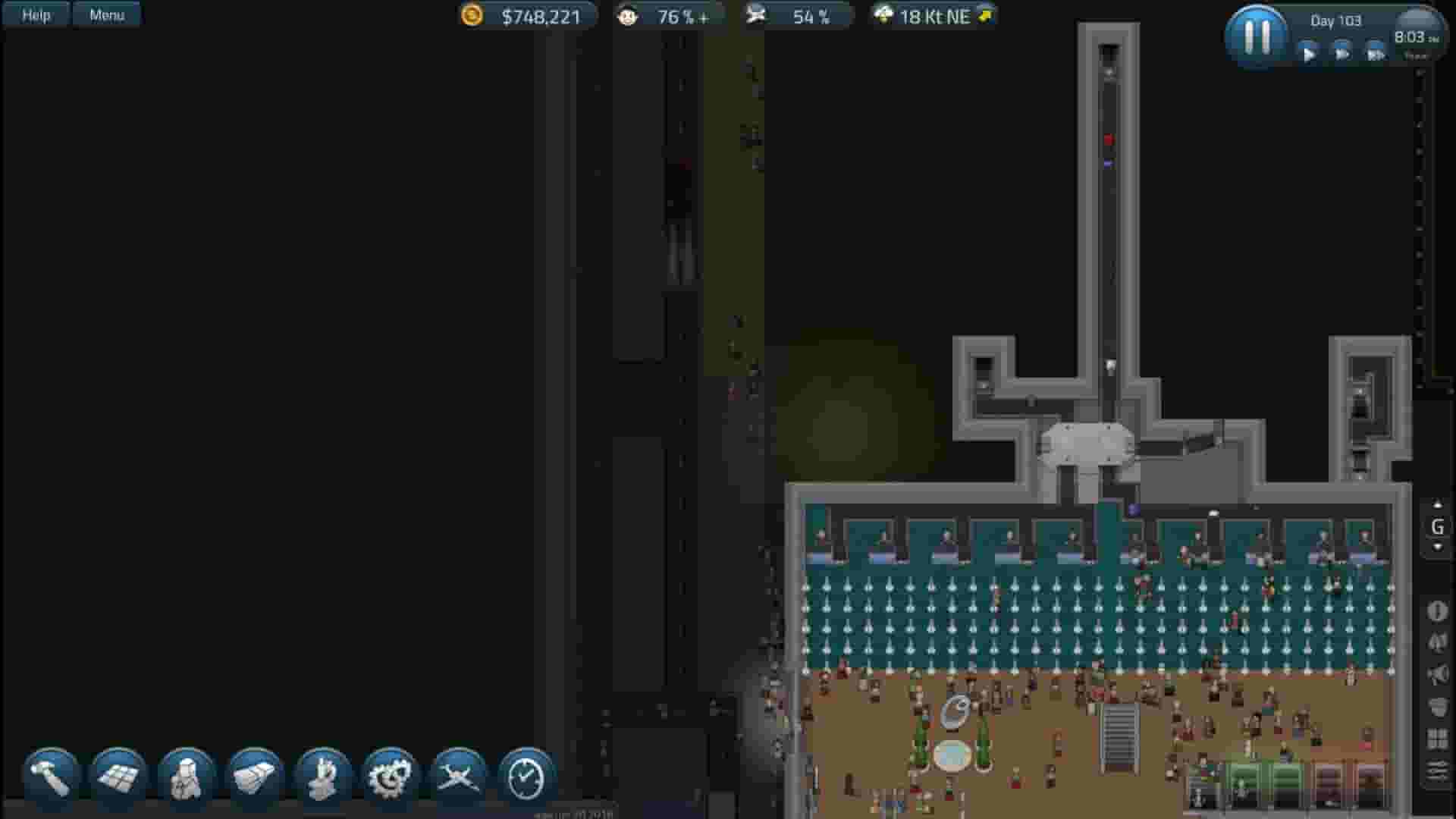Viewport: 1456px width, 819px height.
Task: Click the fastest speed playback button
Action: (x=1376, y=55)
